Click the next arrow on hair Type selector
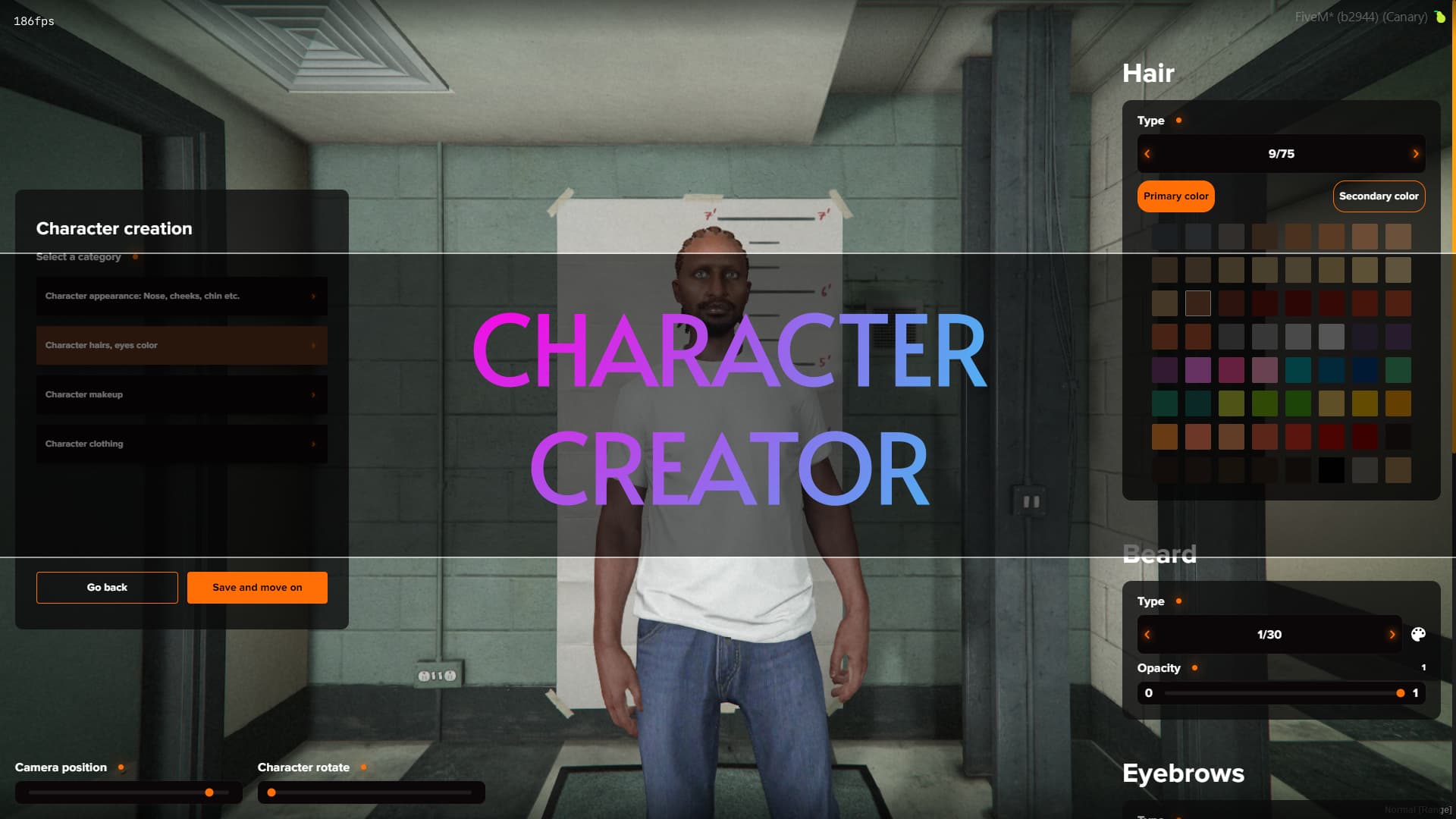Image resolution: width=1456 pixels, height=819 pixels. pyautogui.click(x=1416, y=154)
